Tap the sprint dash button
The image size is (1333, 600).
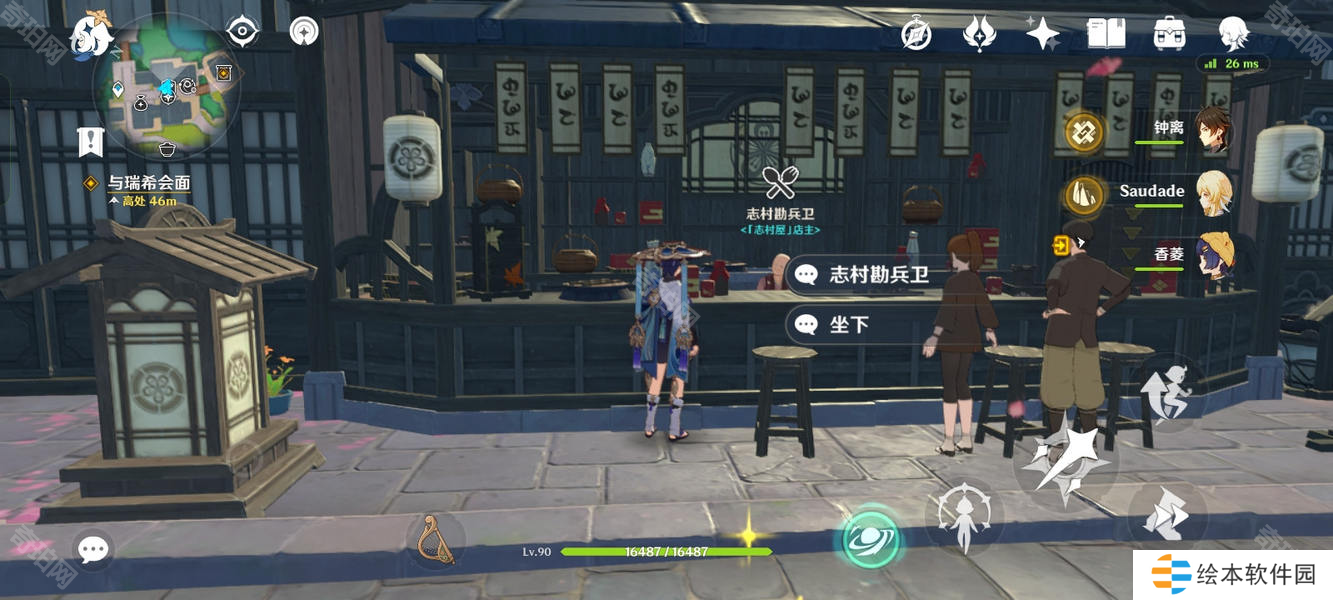(1166, 516)
